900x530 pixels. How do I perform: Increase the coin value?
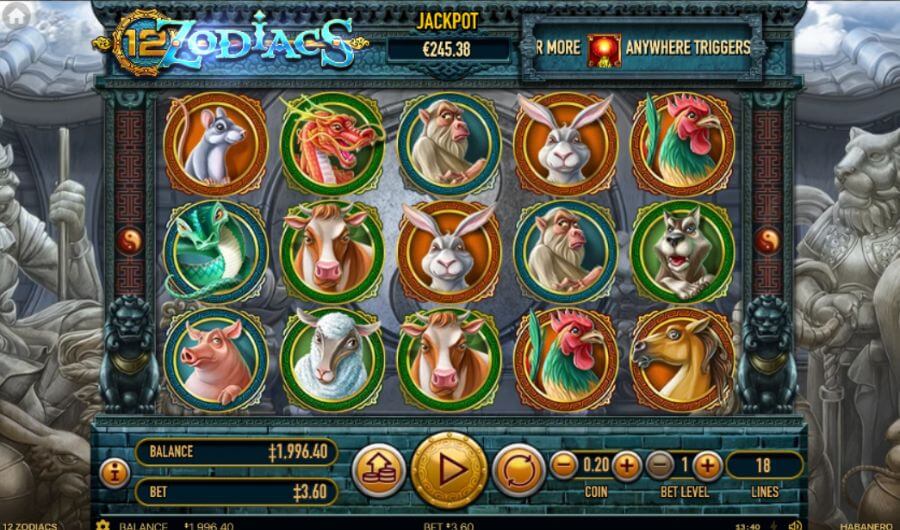click(625, 465)
